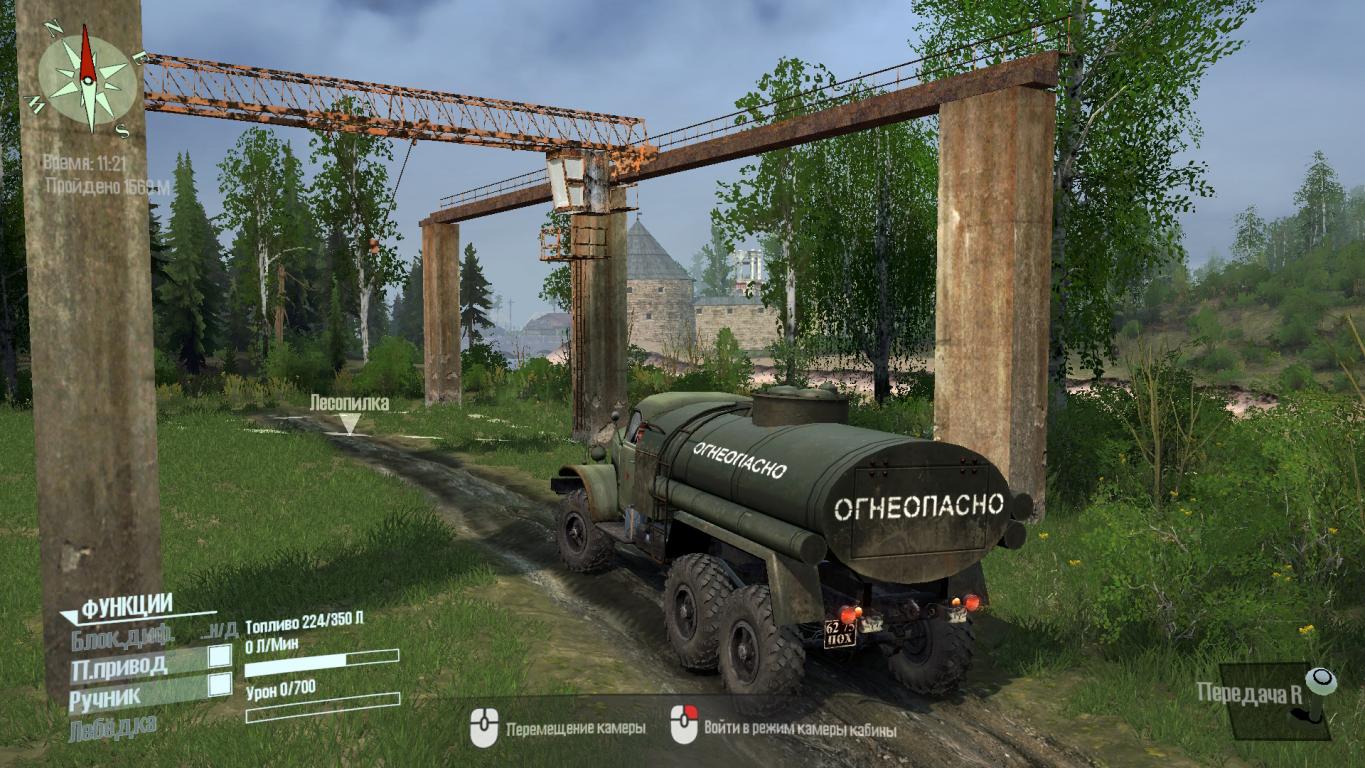
Task: Click the compass in the corner
Action: click(x=87, y=80)
